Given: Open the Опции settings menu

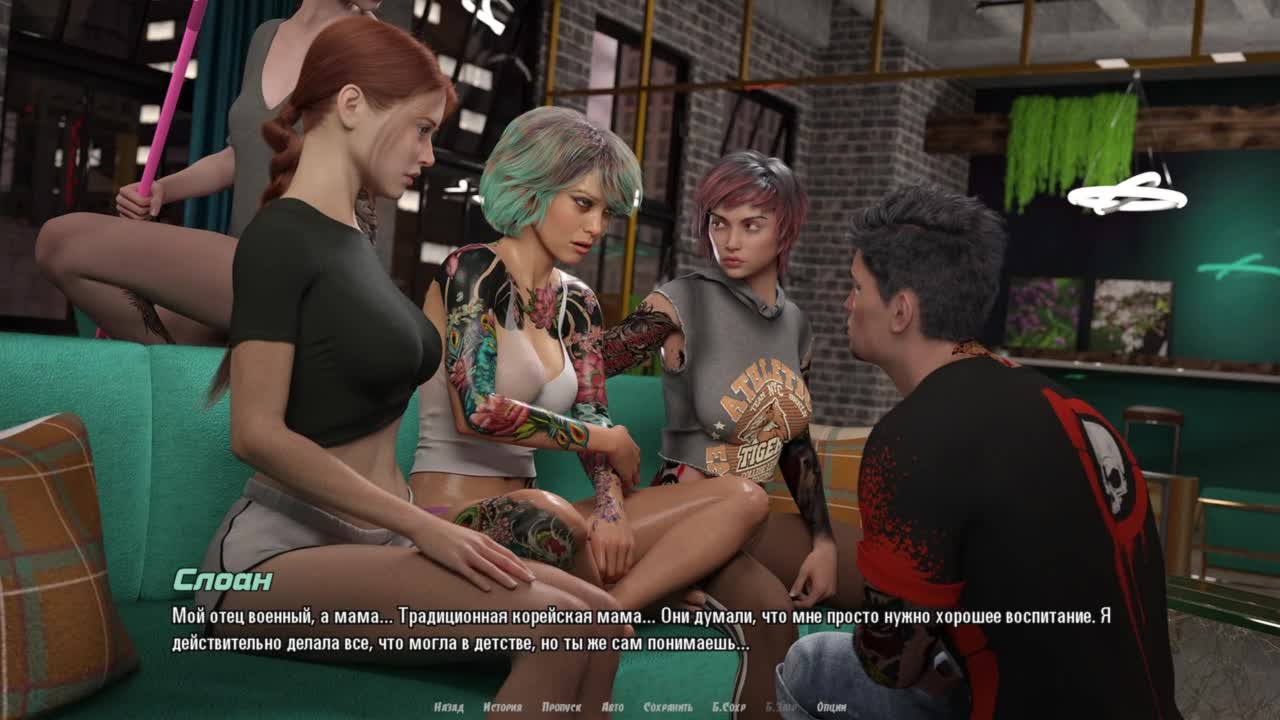Looking at the screenshot, I should pos(831,707).
